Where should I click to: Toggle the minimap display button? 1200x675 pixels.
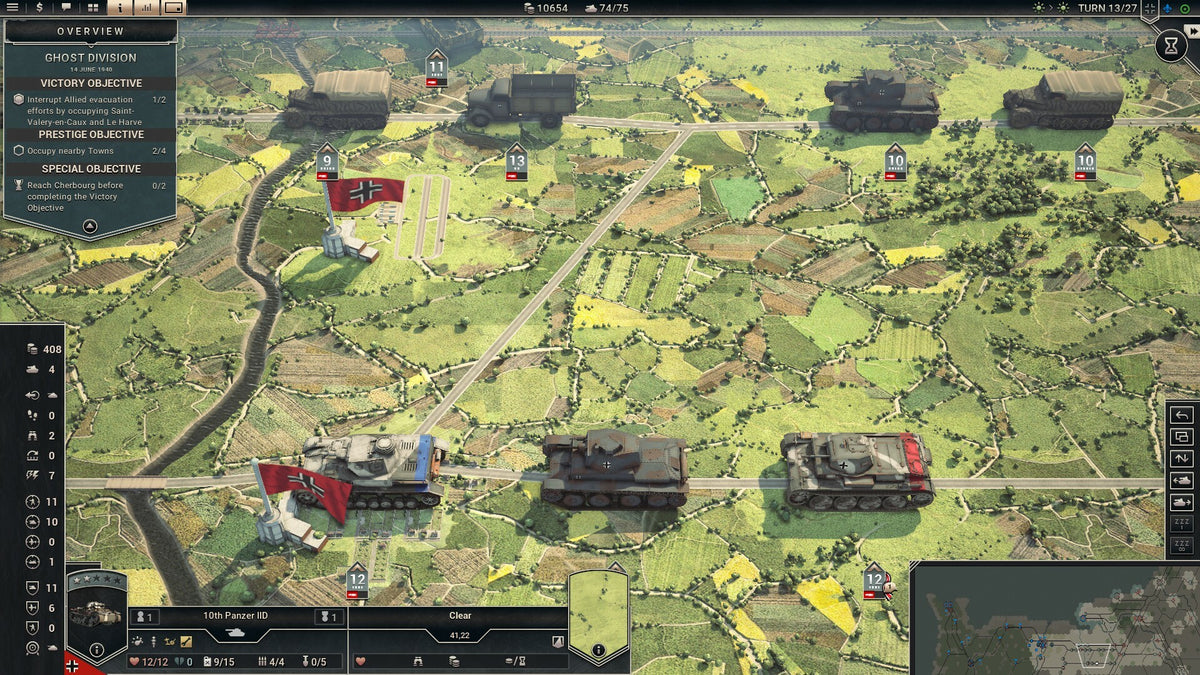pyautogui.click(x=173, y=7)
